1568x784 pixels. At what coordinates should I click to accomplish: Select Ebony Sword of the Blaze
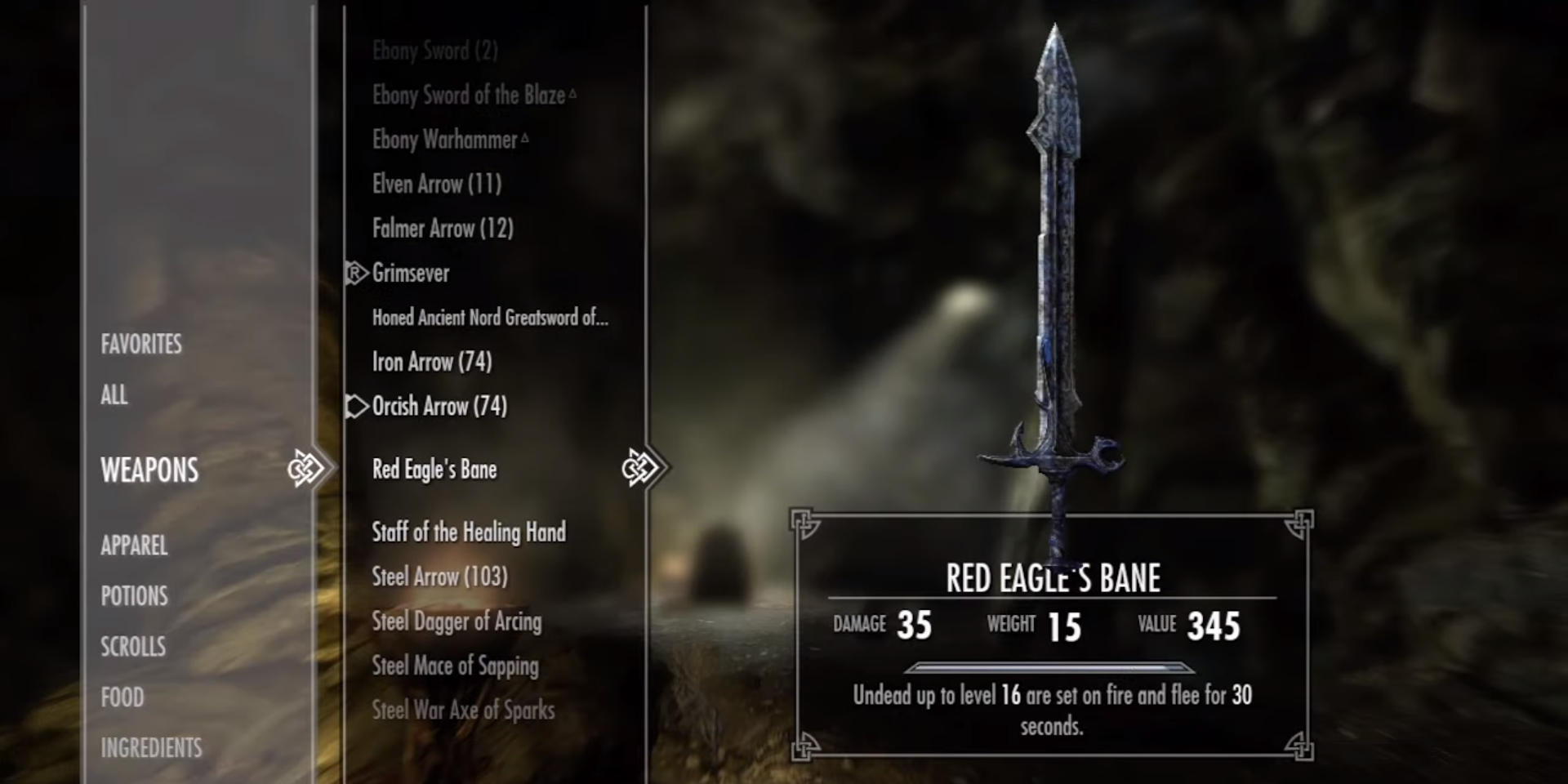[469, 96]
